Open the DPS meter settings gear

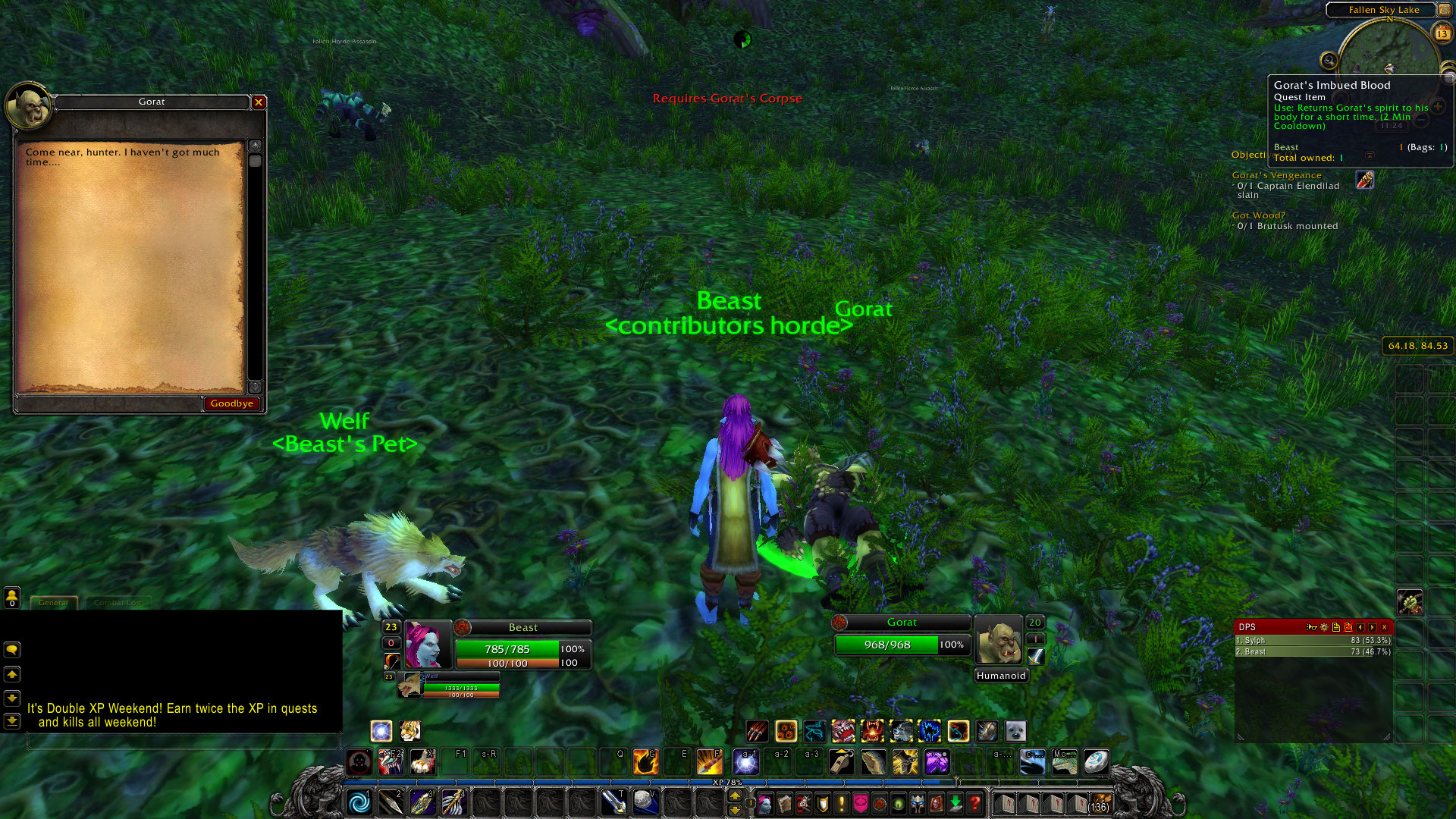[x=1324, y=627]
